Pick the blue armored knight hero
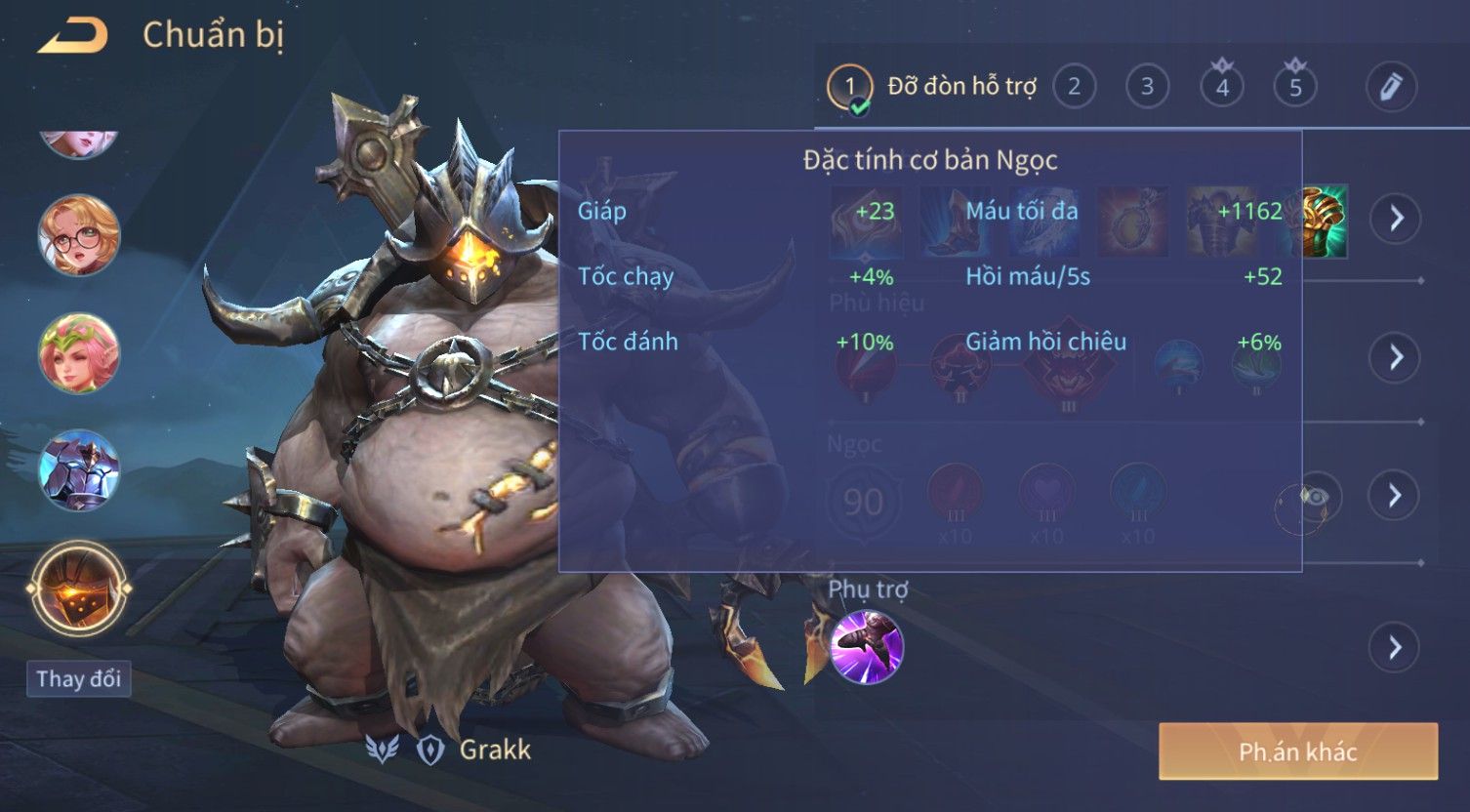Image resolution: width=1470 pixels, height=812 pixels. point(78,470)
